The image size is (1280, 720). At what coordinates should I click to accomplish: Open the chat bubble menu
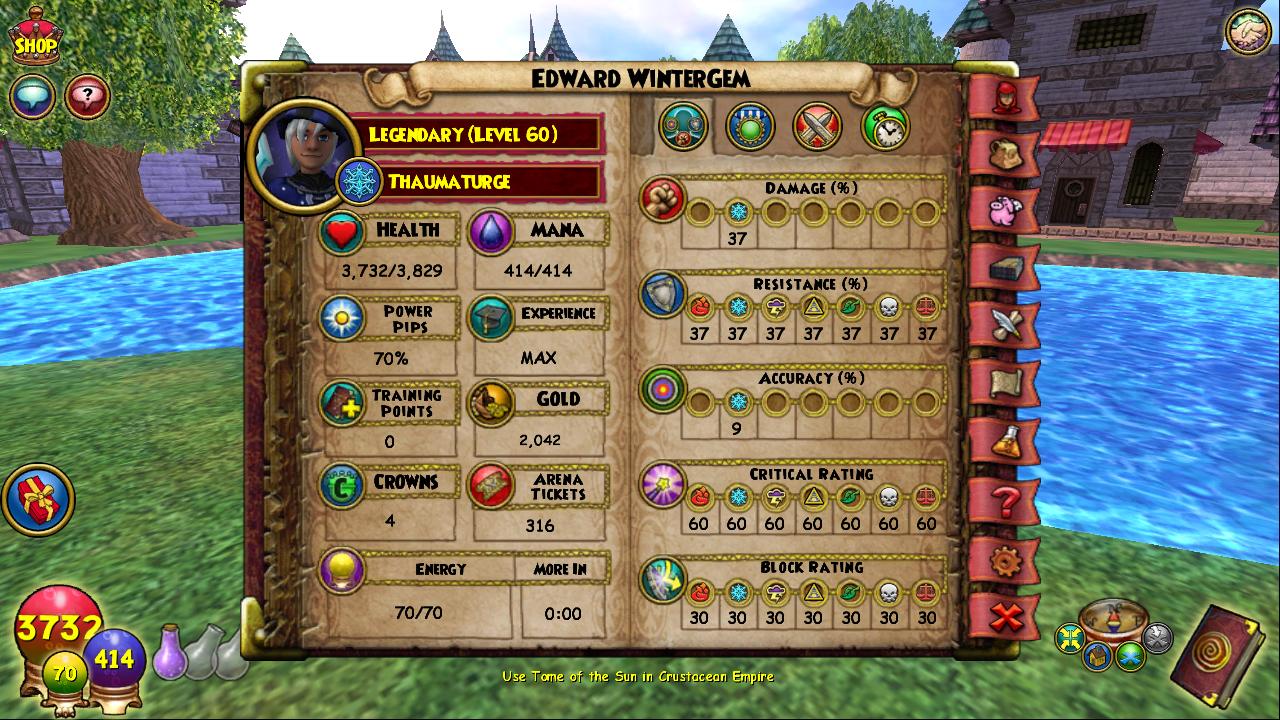coord(32,97)
